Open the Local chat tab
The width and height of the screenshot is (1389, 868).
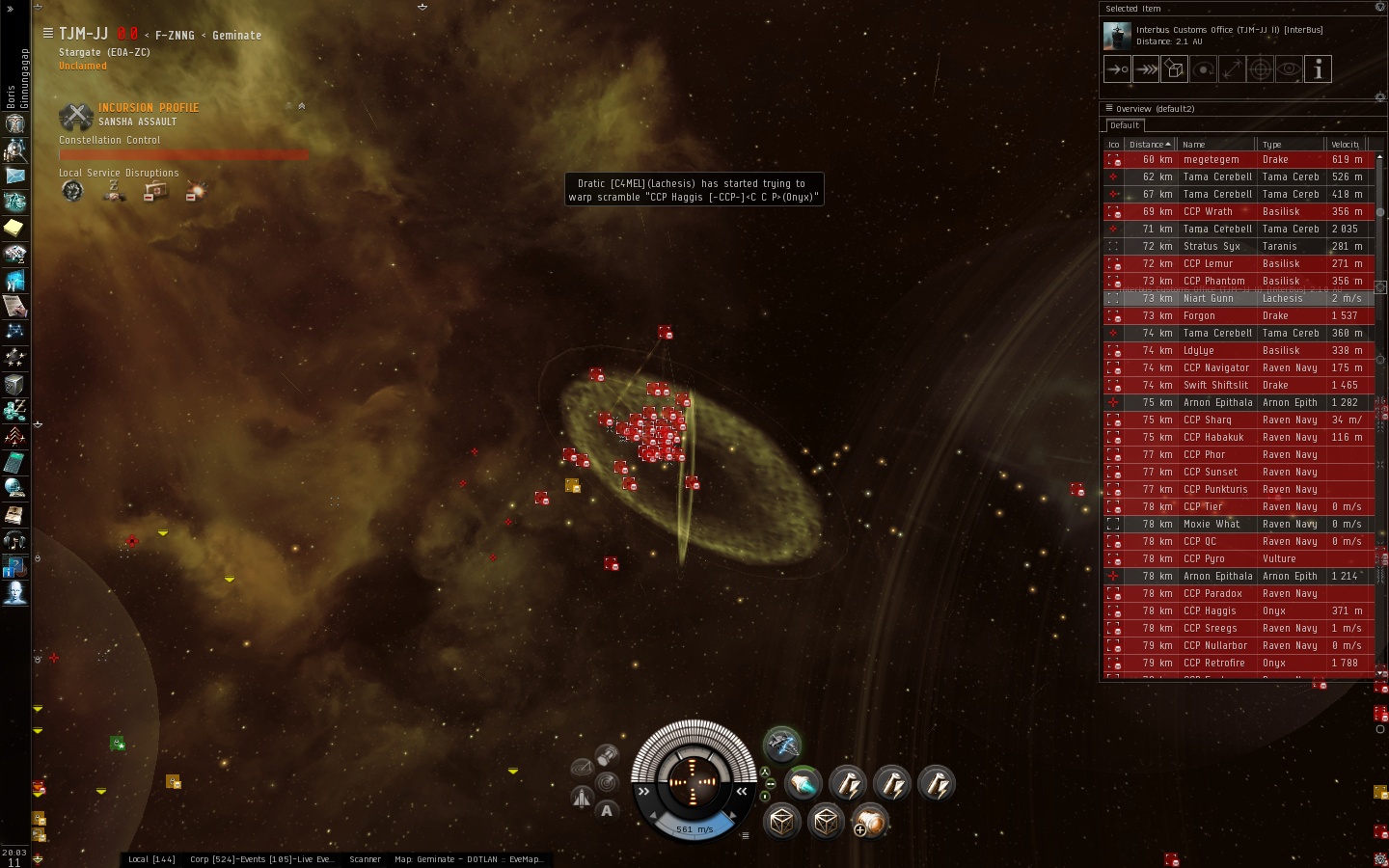151,859
